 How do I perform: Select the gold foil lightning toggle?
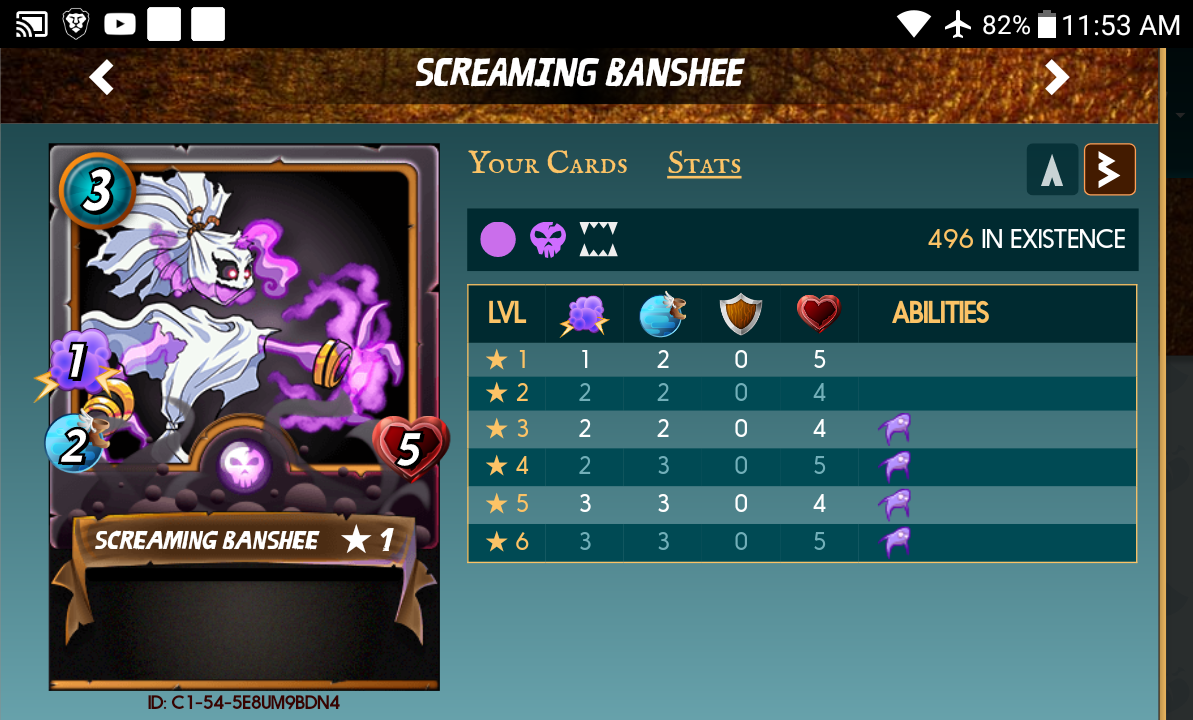pyautogui.click(x=1109, y=170)
